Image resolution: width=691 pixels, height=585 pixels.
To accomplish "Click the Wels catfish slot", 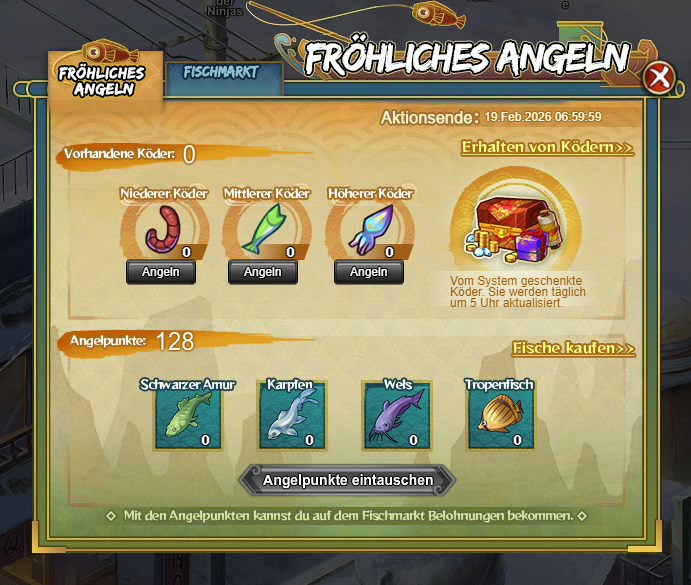I will (397, 416).
